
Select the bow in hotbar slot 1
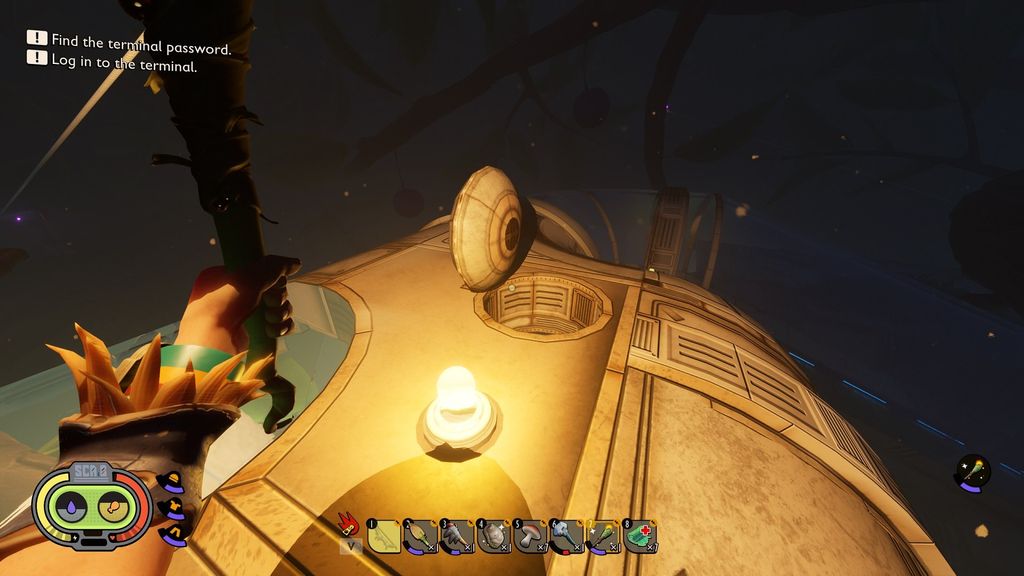(383, 537)
